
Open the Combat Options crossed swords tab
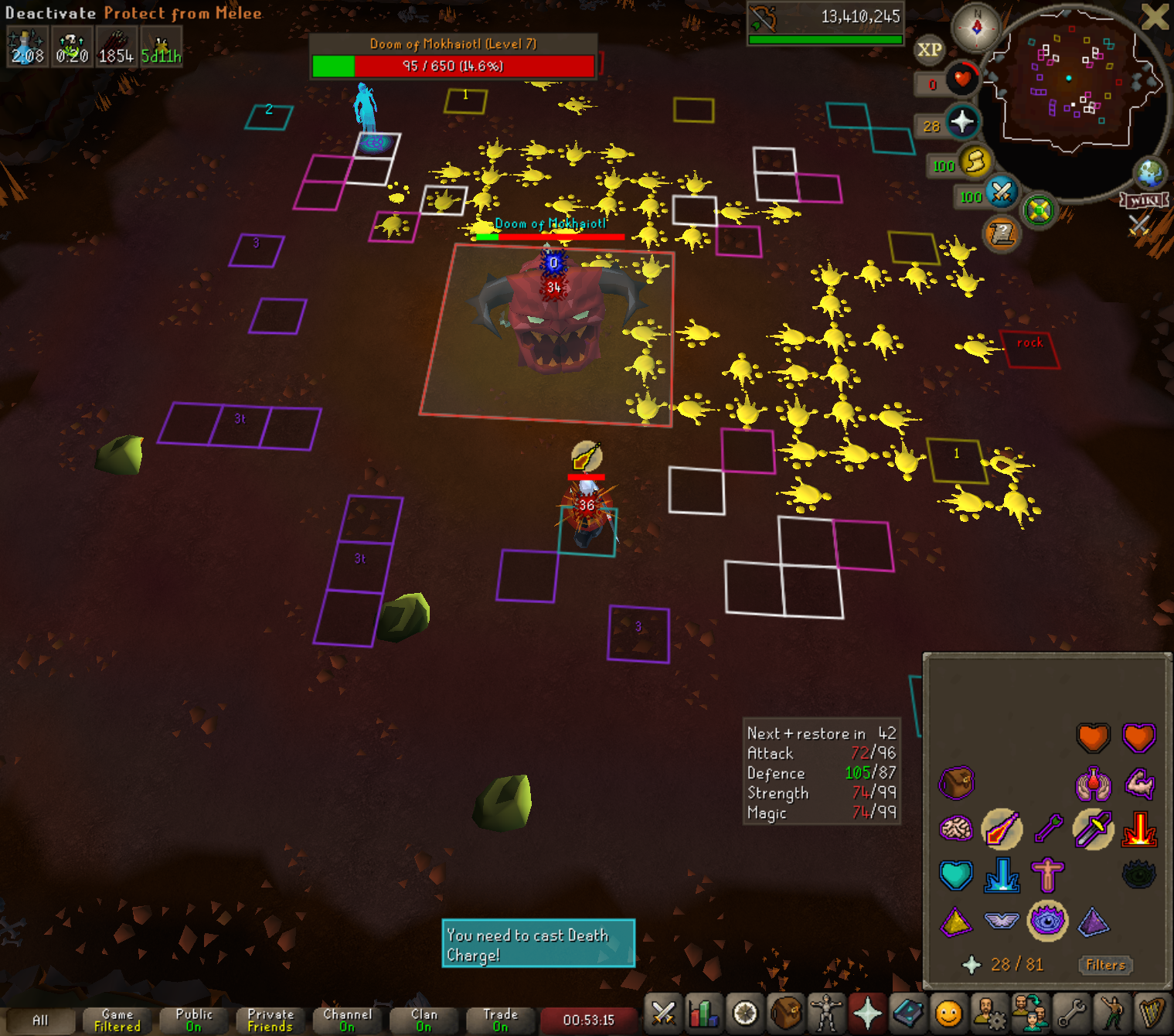pos(663,1013)
